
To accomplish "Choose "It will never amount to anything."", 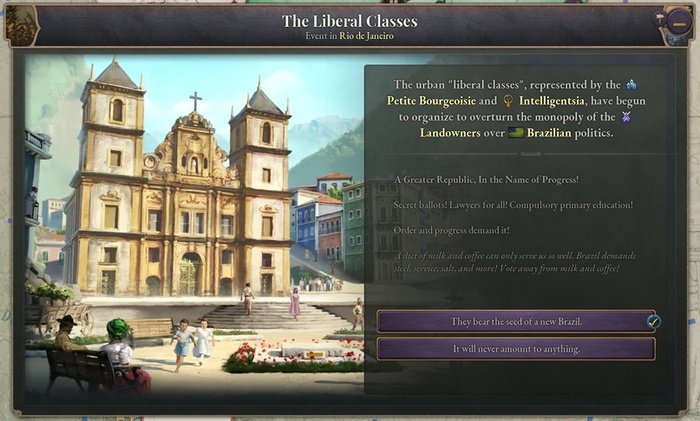I will click(515, 349).
